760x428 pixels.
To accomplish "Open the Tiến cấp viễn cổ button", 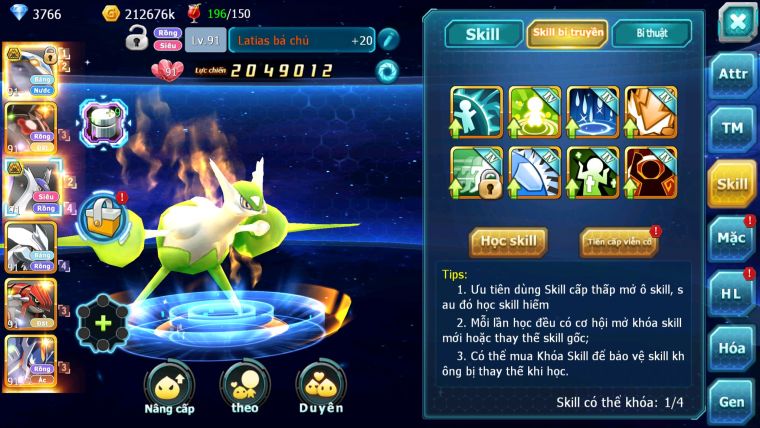I will (x=619, y=241).
